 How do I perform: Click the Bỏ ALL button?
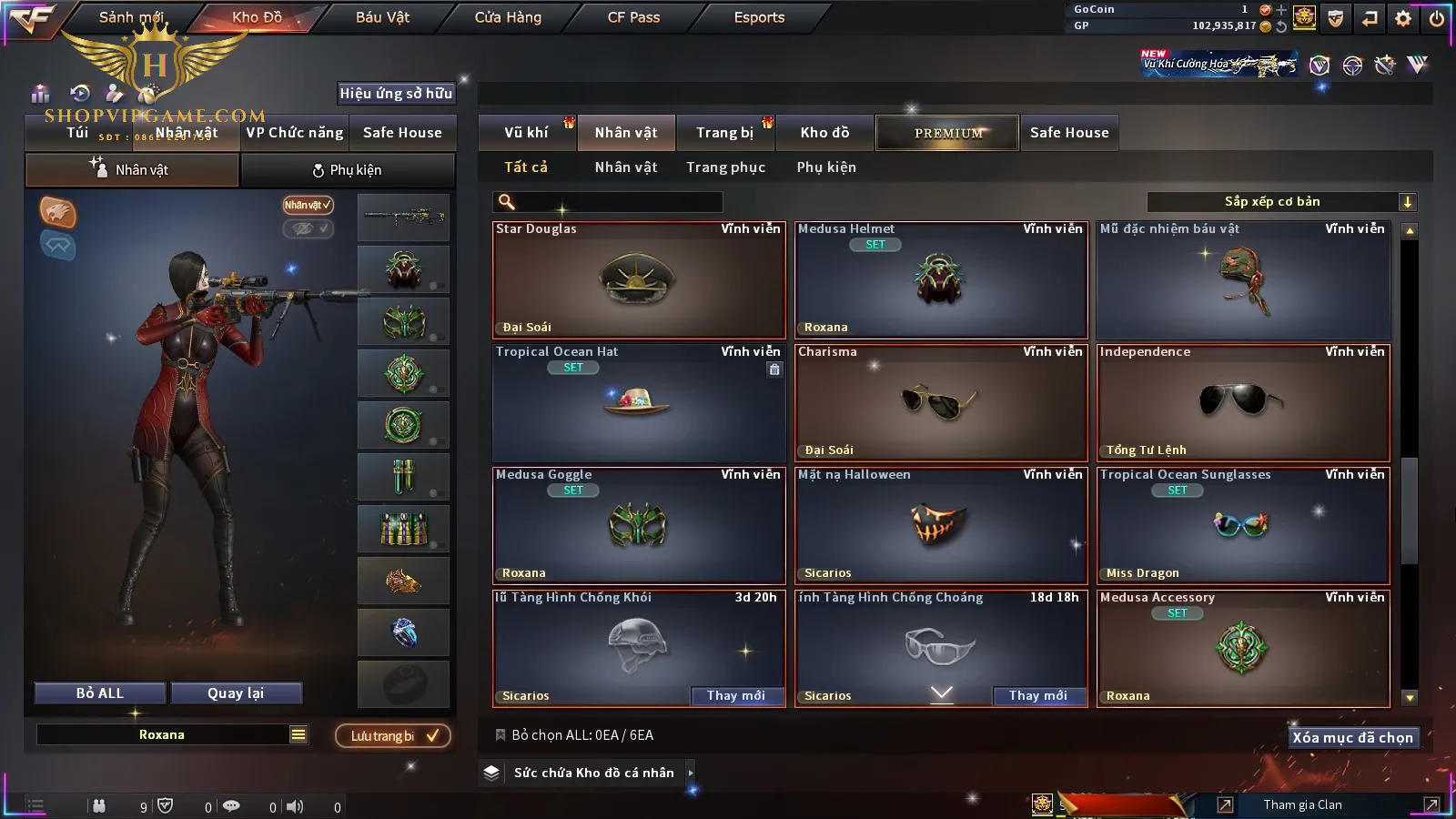tap(100, 693)
